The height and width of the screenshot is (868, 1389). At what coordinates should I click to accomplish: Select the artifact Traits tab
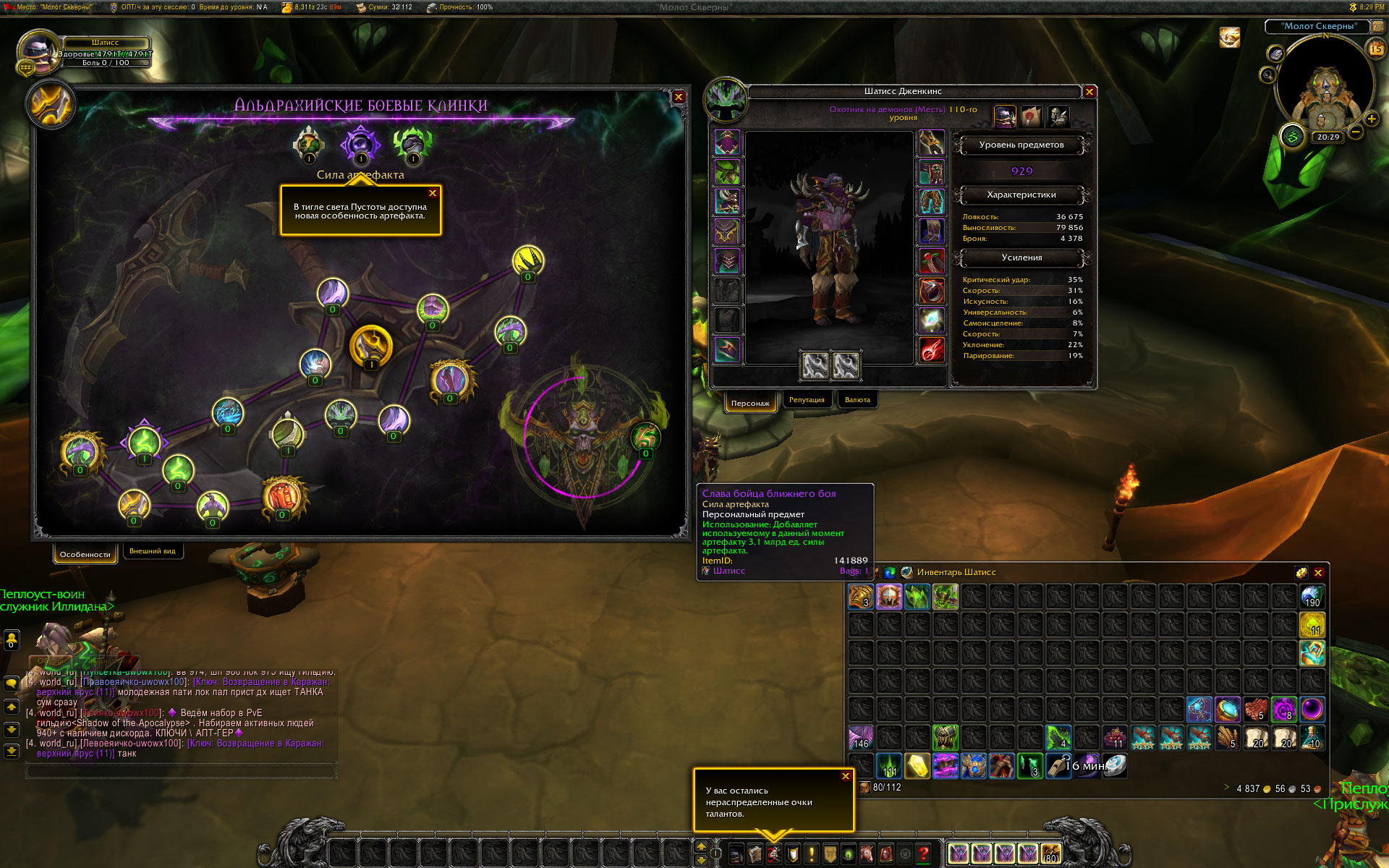click(85, 555)
